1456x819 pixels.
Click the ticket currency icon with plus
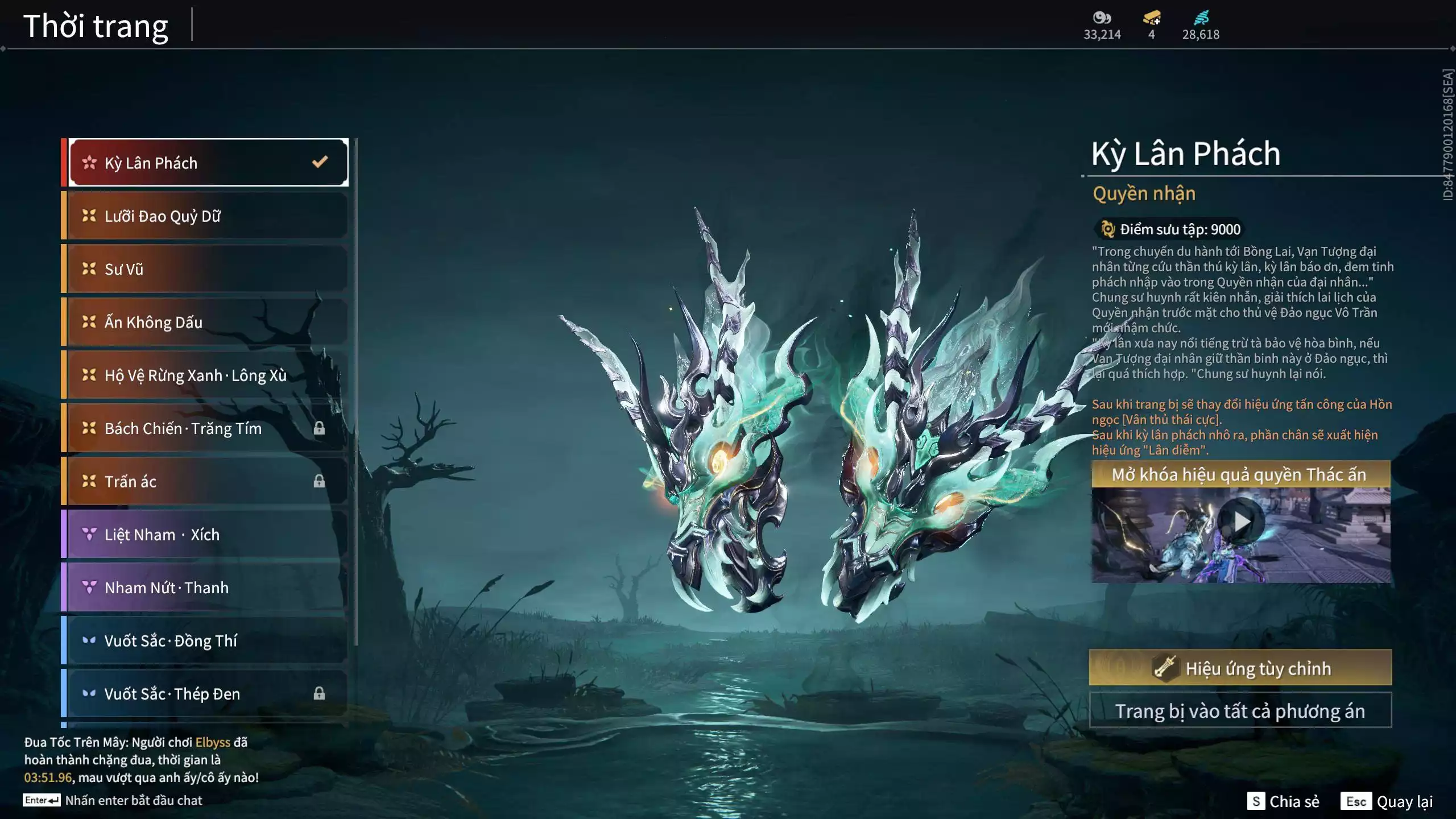pos(1152,18)
